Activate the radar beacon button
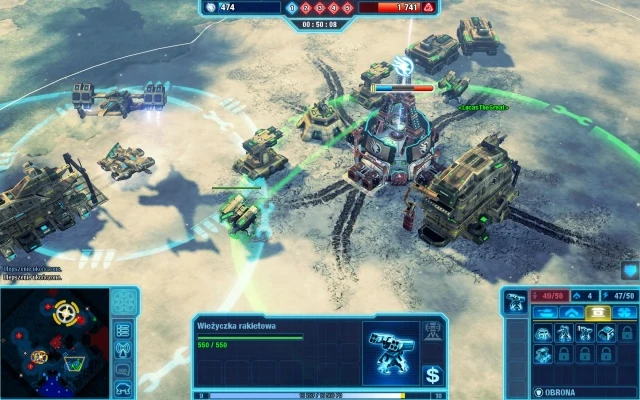Viewport: 640px width, 400px height. point(124,349)
